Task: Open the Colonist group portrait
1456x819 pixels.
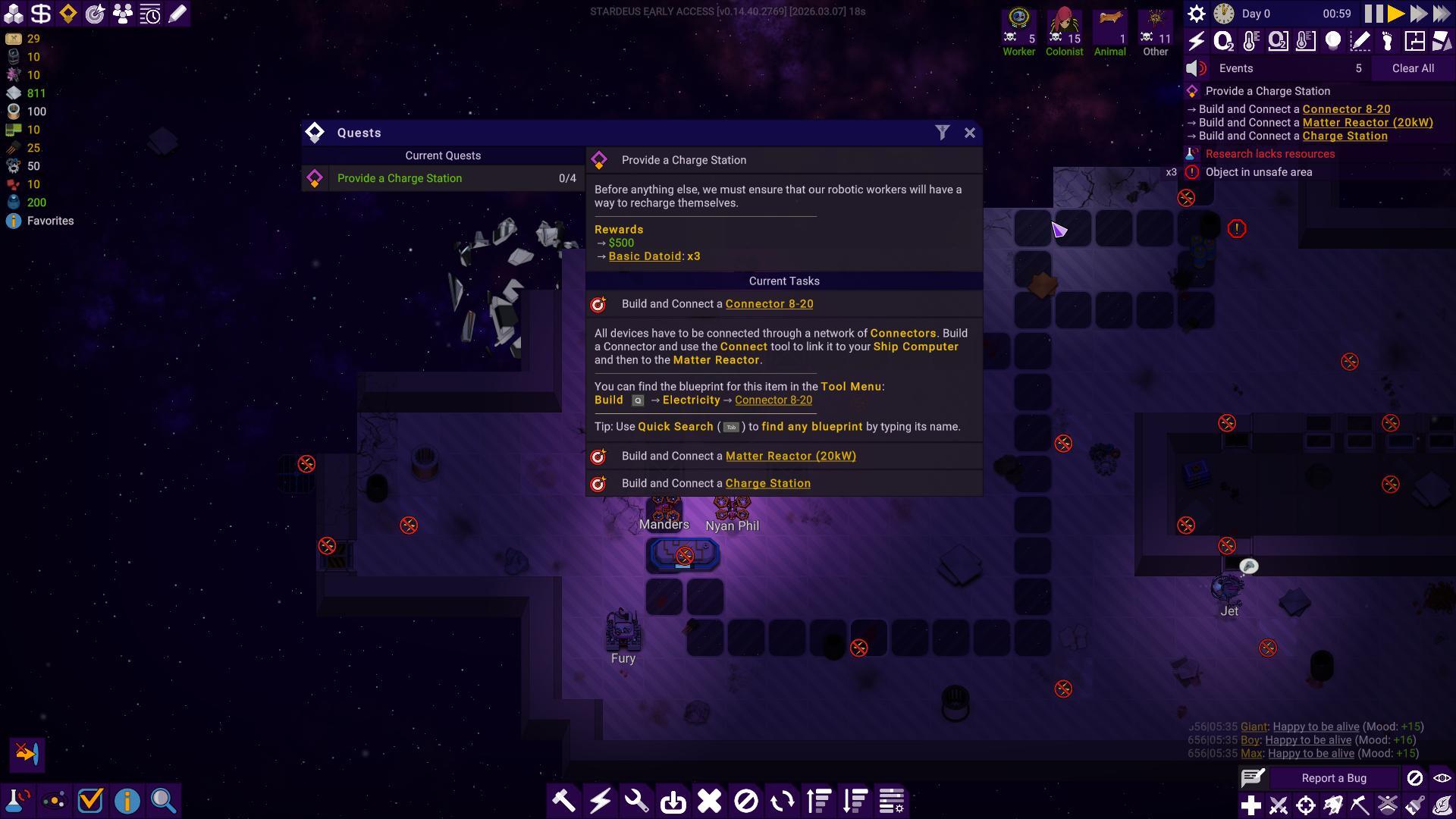Action: [x=1064, y=32]
